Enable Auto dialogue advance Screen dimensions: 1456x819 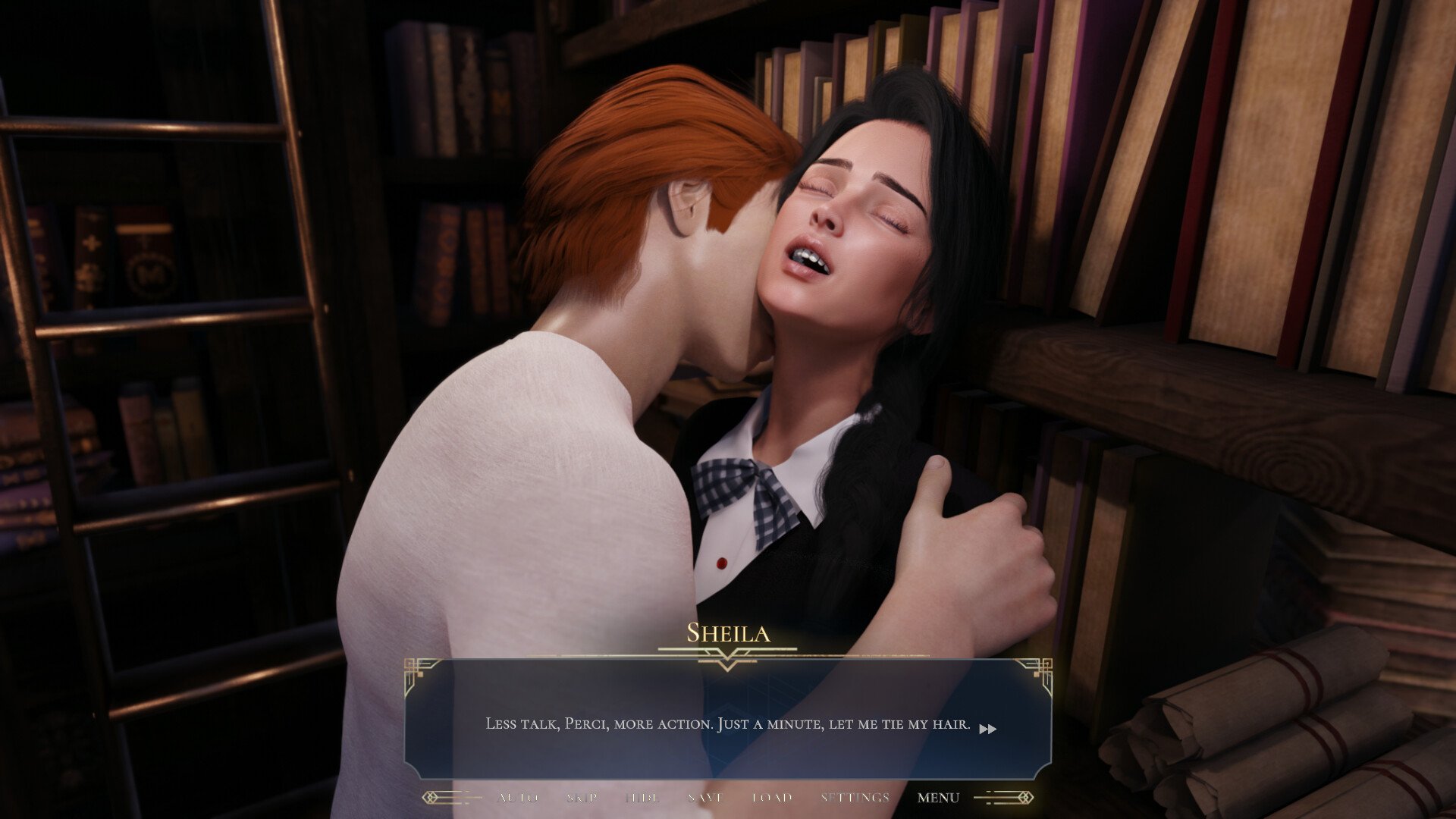tap(519, 798)
